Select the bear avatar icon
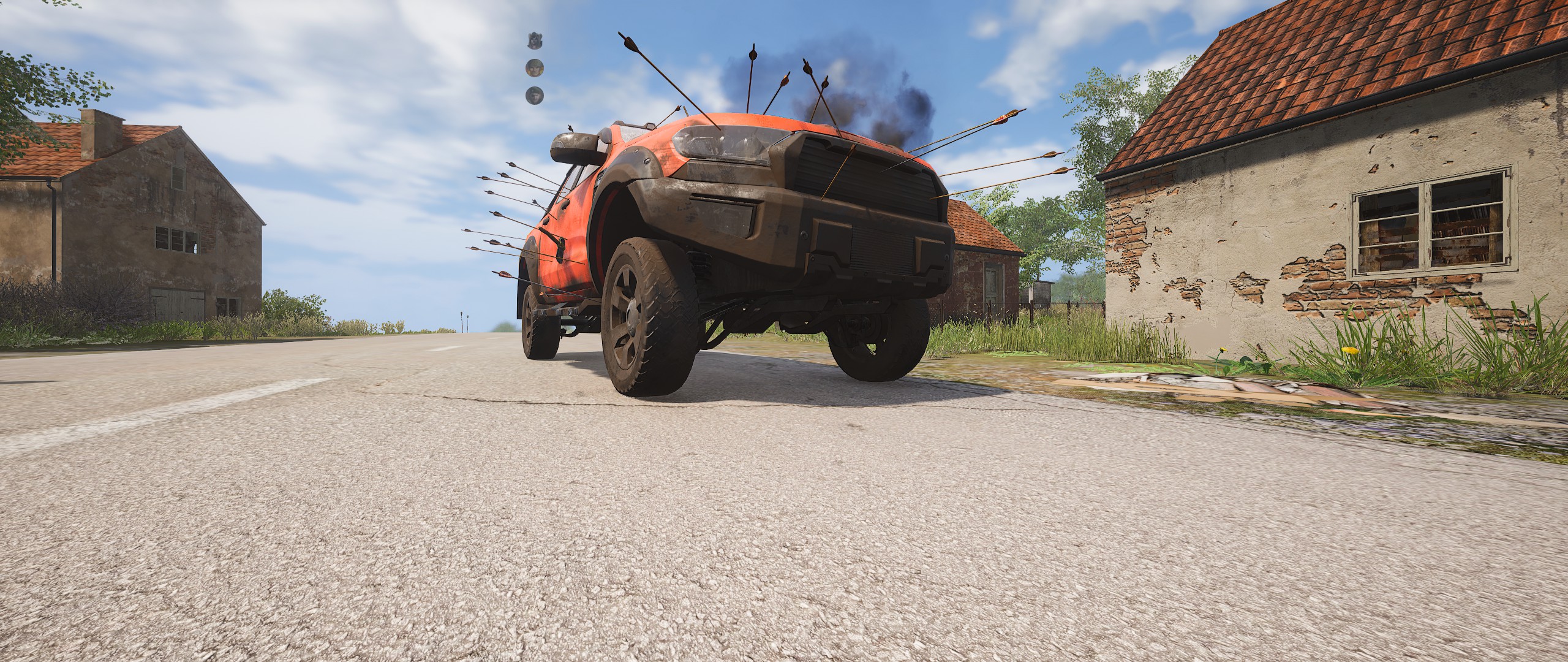 click(x=534, y=40)
